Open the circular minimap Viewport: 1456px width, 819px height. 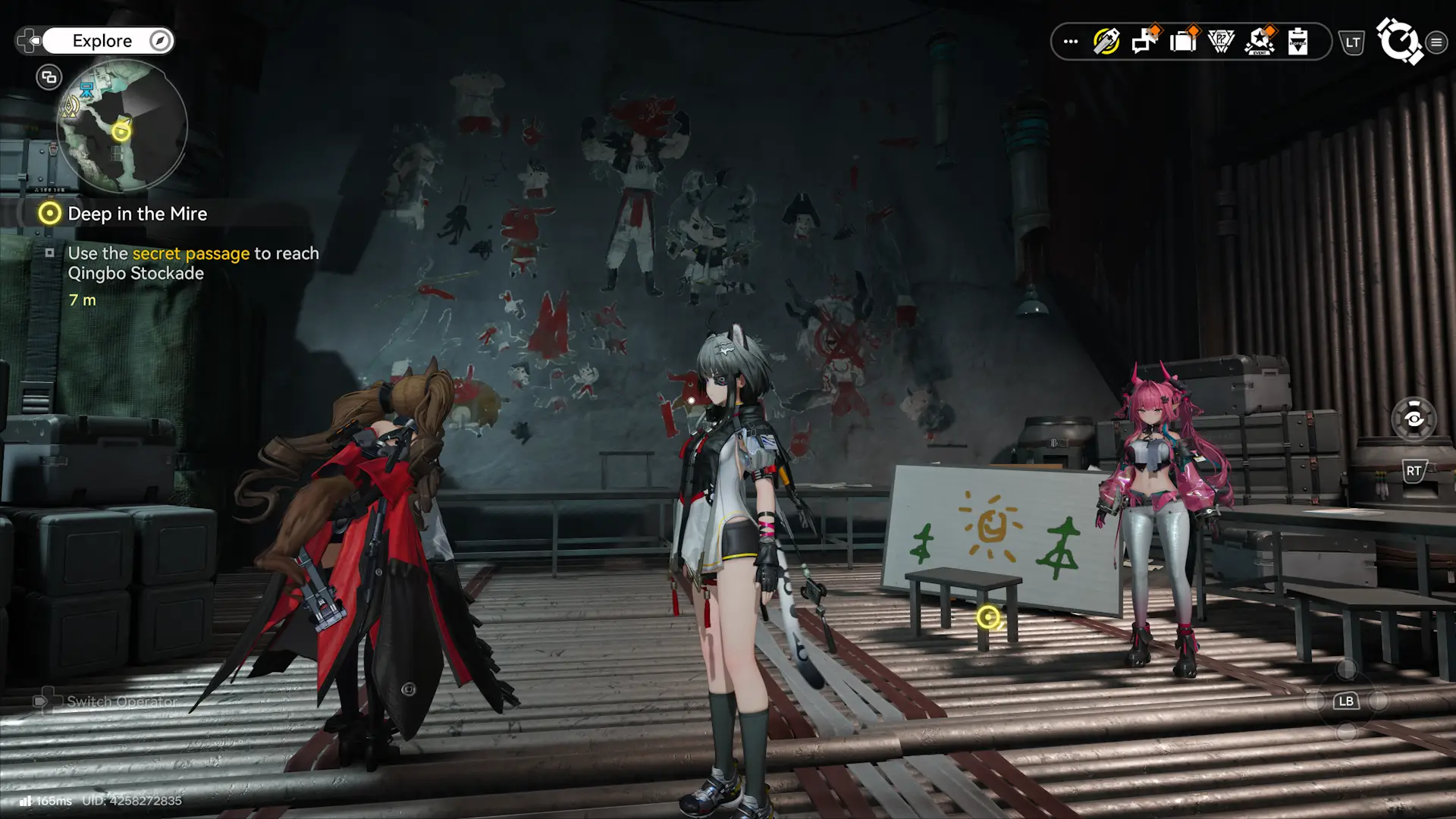click(121, 127)
